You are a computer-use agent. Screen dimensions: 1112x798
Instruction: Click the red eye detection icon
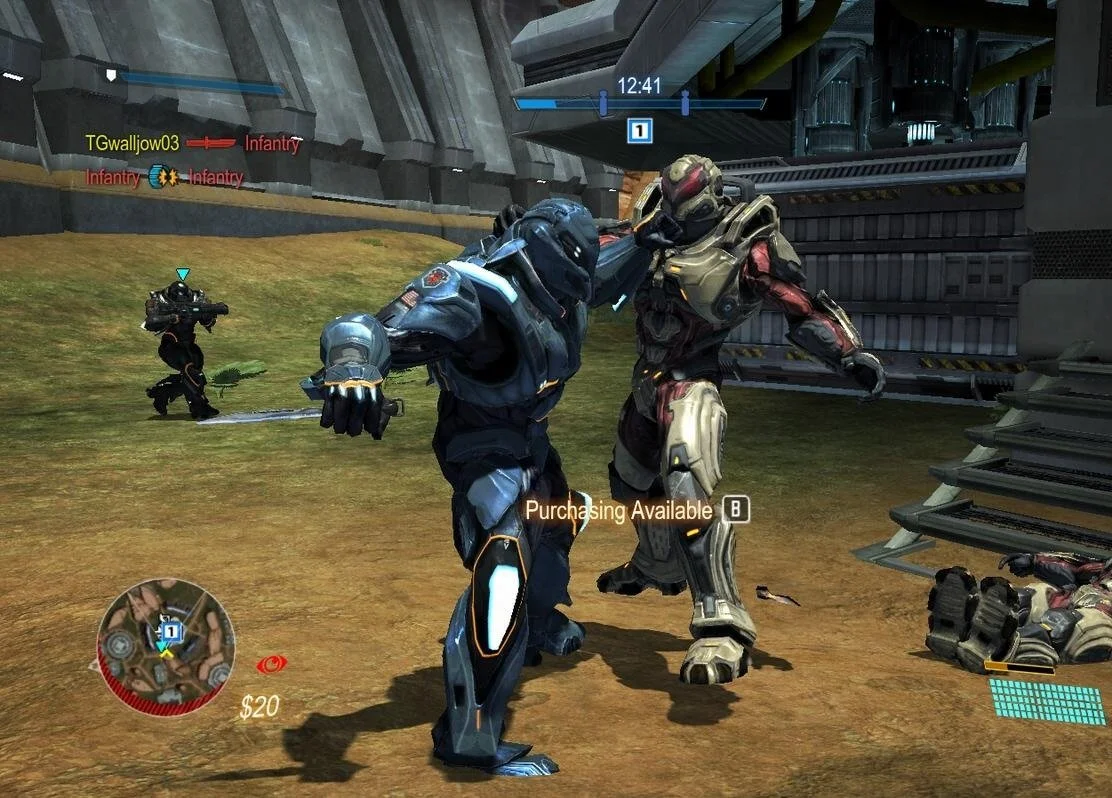click(x=271, y=663)
